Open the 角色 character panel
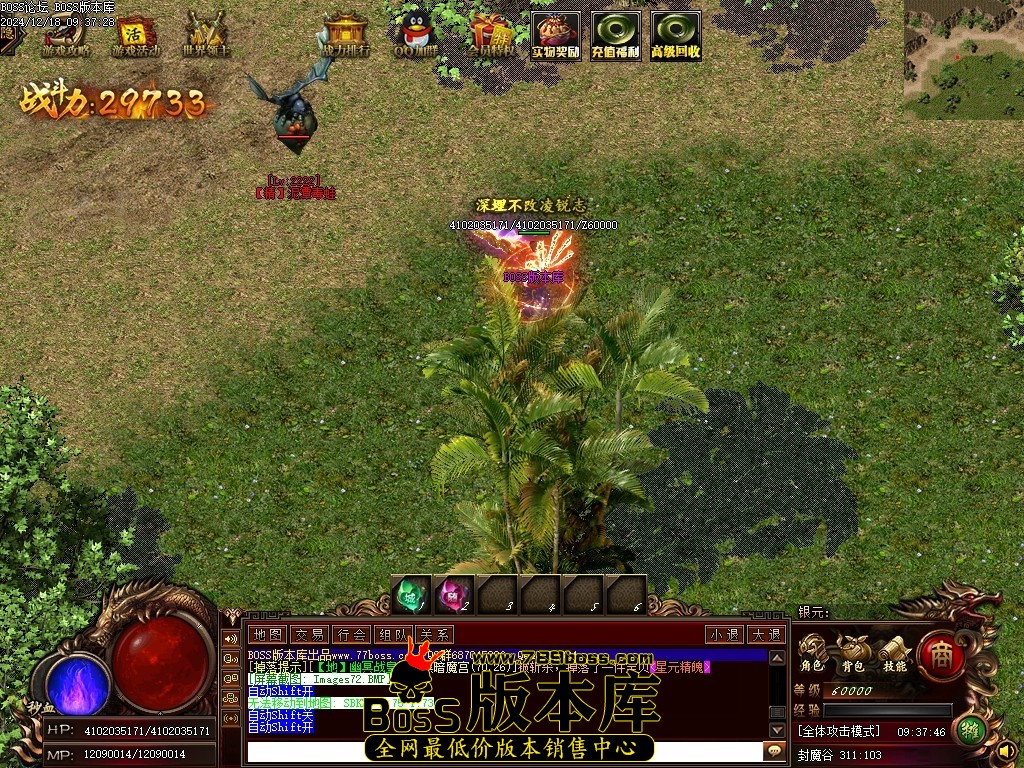 811,653
